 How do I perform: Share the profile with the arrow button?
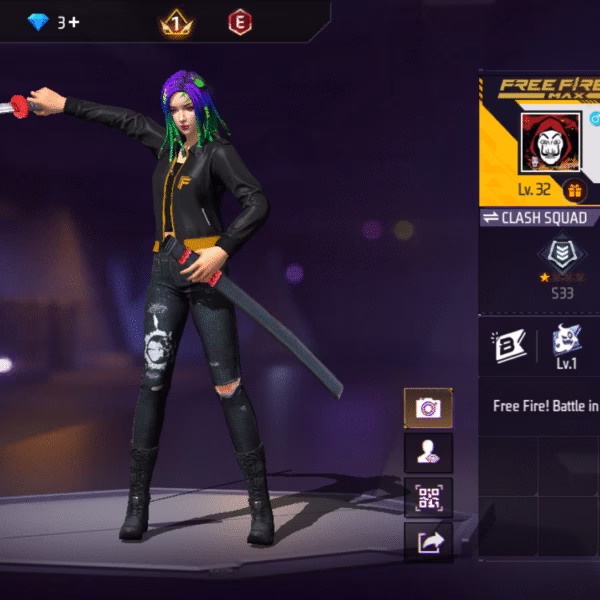(x=428, y=542)
